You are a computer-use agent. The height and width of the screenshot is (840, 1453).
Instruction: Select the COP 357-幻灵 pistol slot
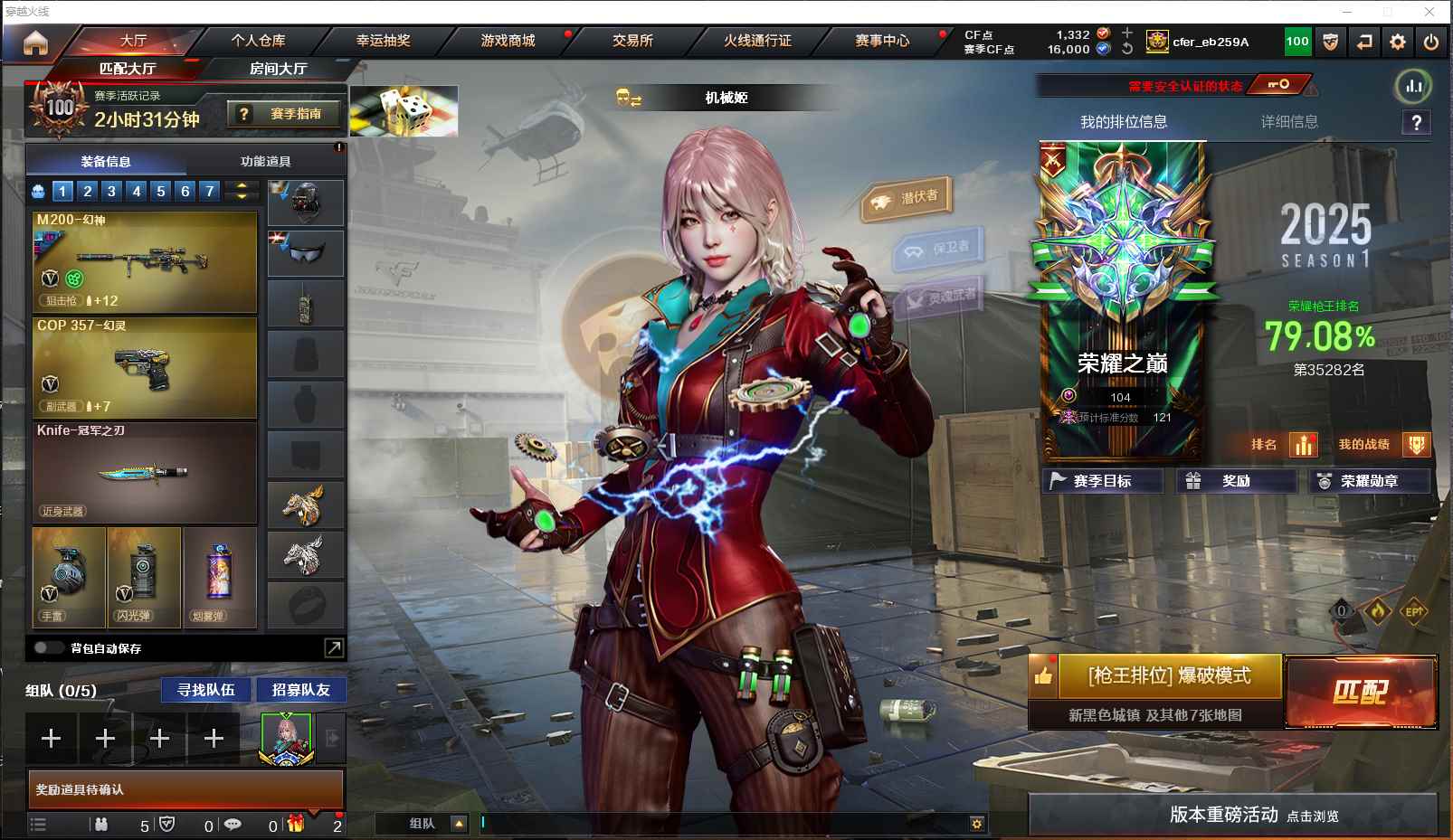[145, 367]
